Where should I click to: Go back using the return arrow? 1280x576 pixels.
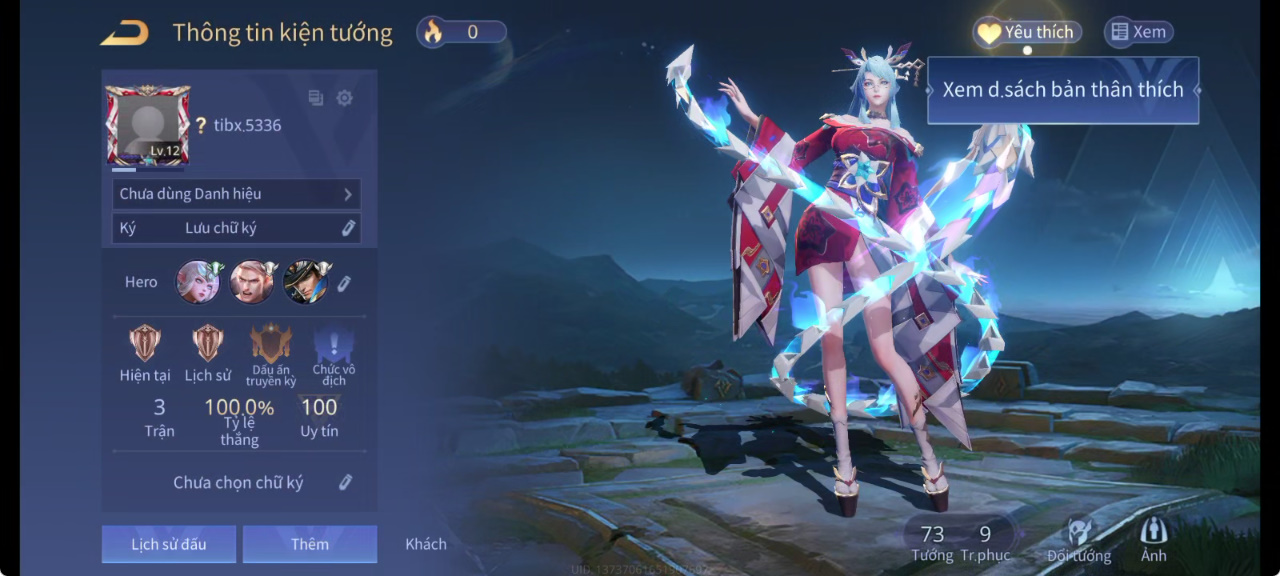pyautogui.click(x=124, y=33)
